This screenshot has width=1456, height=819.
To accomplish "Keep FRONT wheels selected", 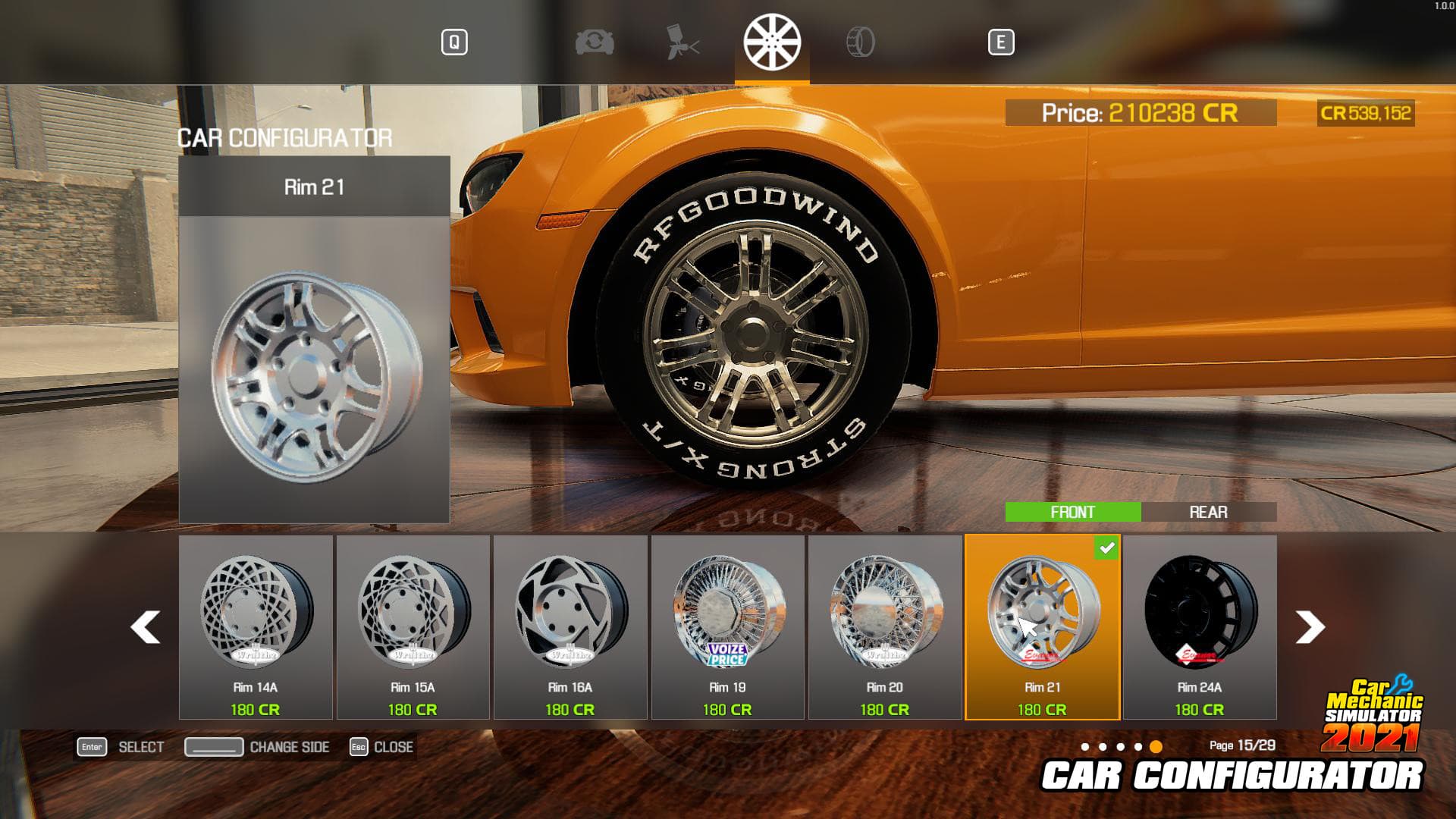I will [1072, 513].
